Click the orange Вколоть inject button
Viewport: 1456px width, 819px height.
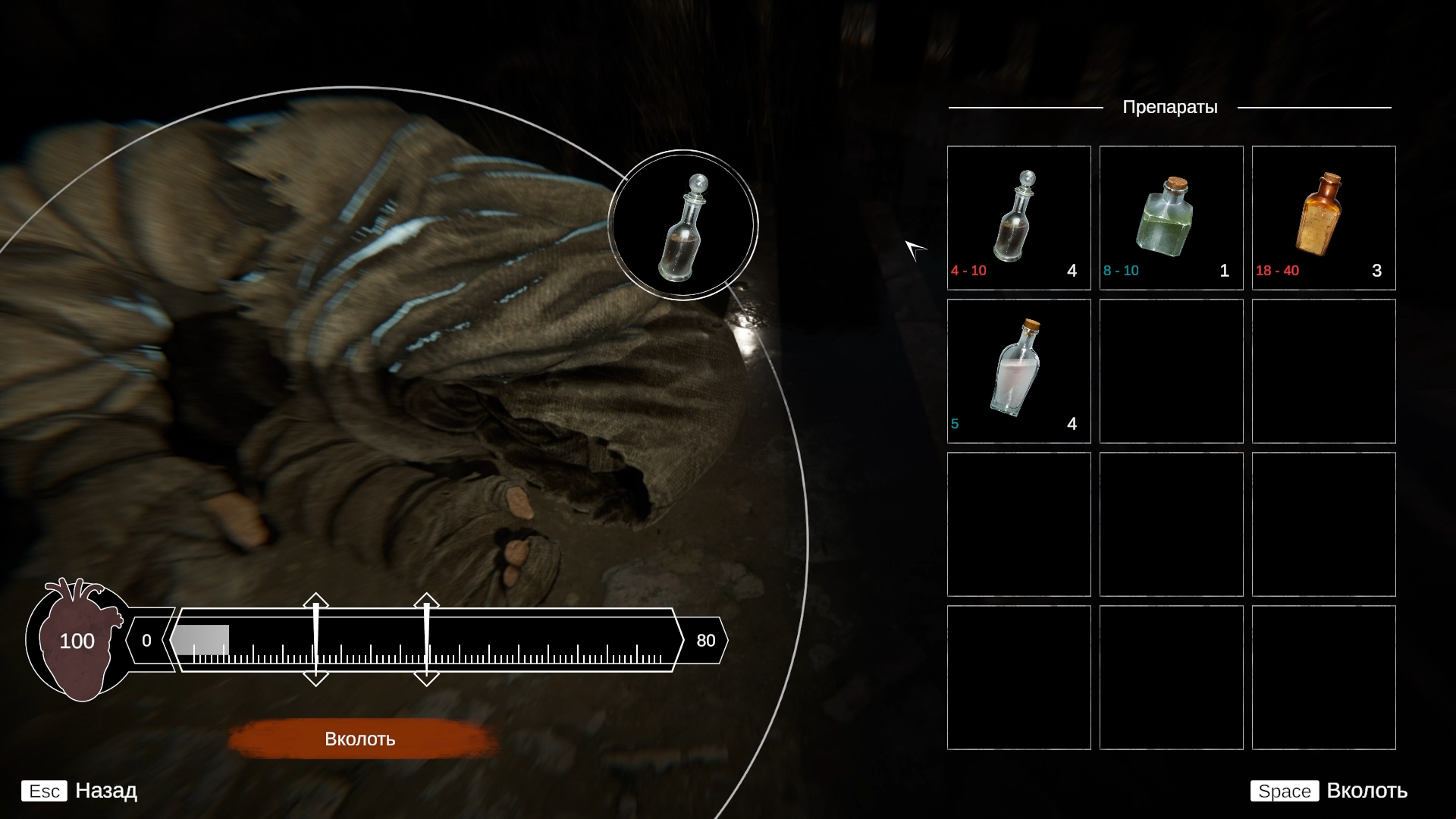[x=360, y=739]
